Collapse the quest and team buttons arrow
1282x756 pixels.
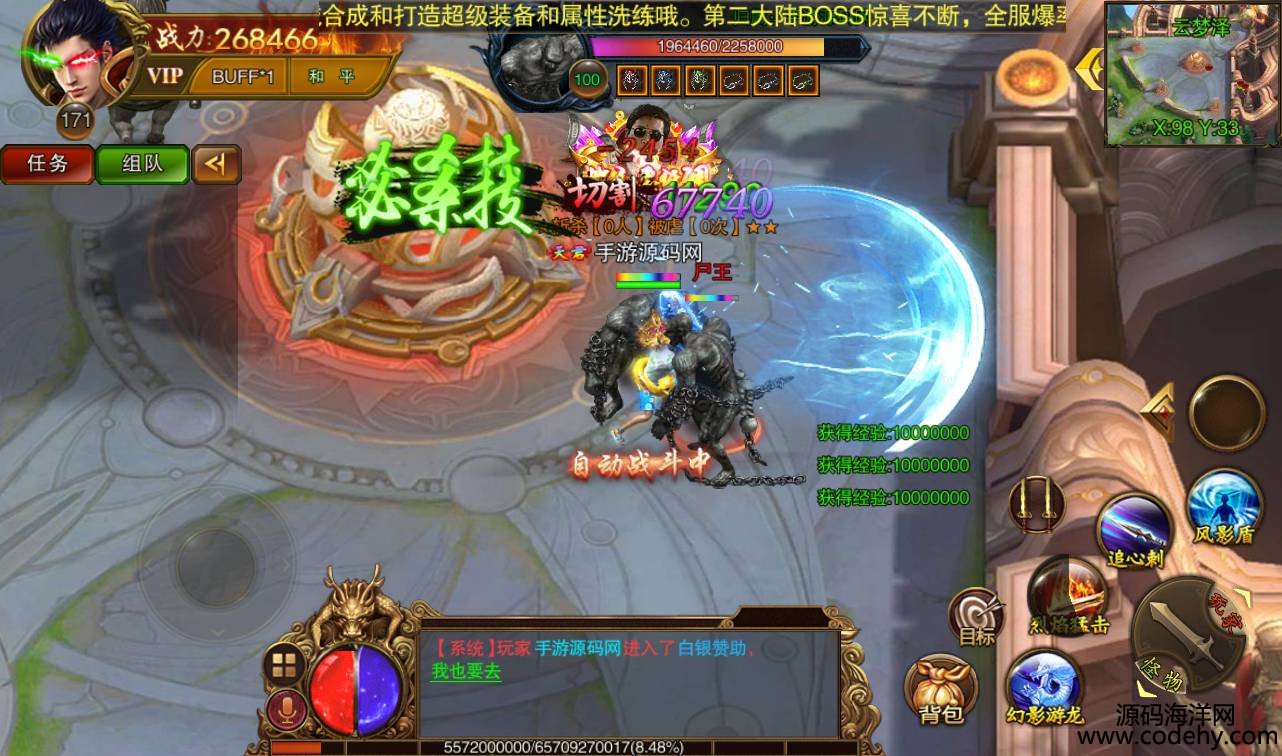(217, 164)
